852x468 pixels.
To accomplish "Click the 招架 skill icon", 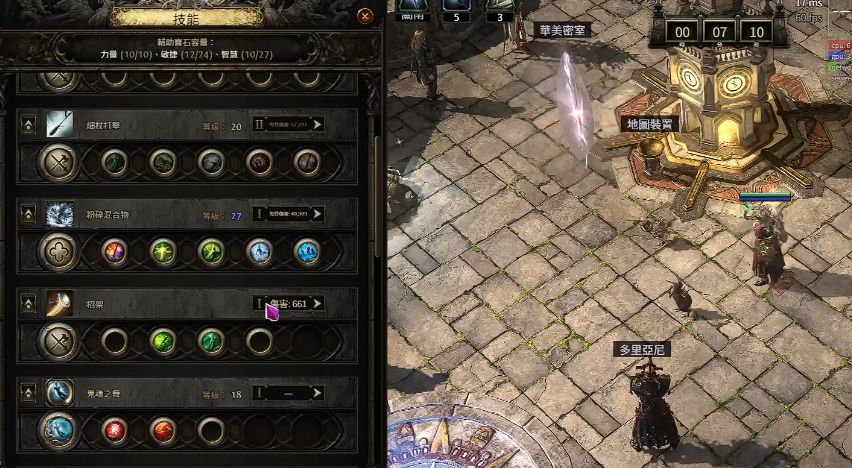I will coord(59,303).
